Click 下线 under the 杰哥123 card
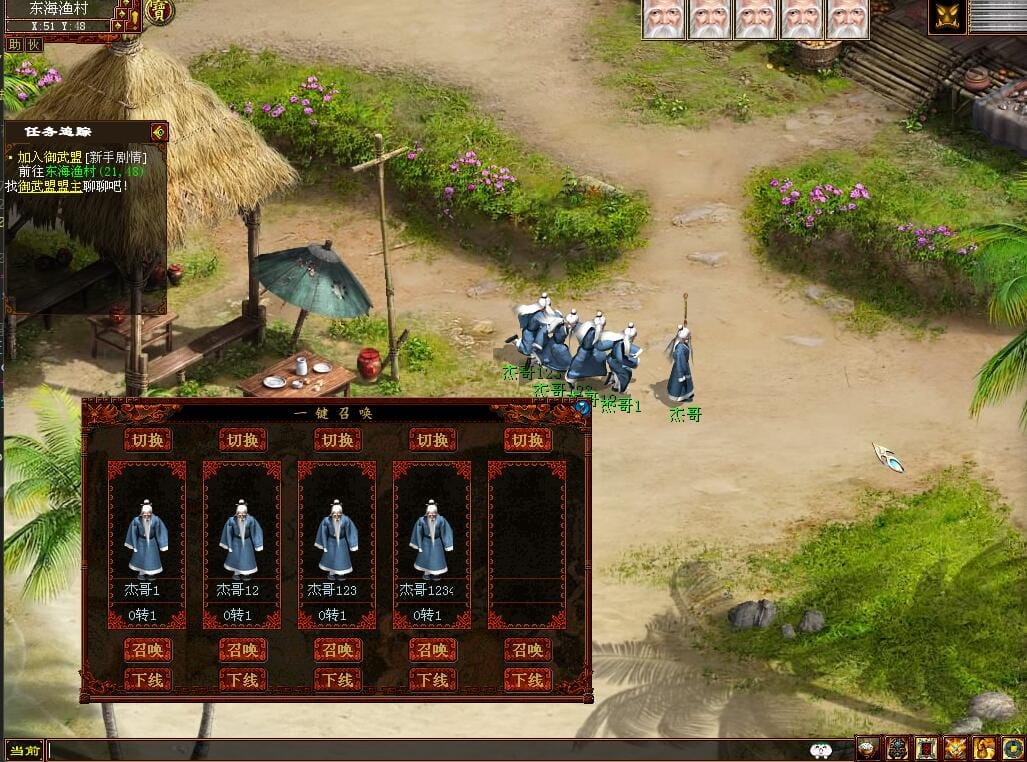The width and height of the screenshot is (1027, 762). [337, 680]
